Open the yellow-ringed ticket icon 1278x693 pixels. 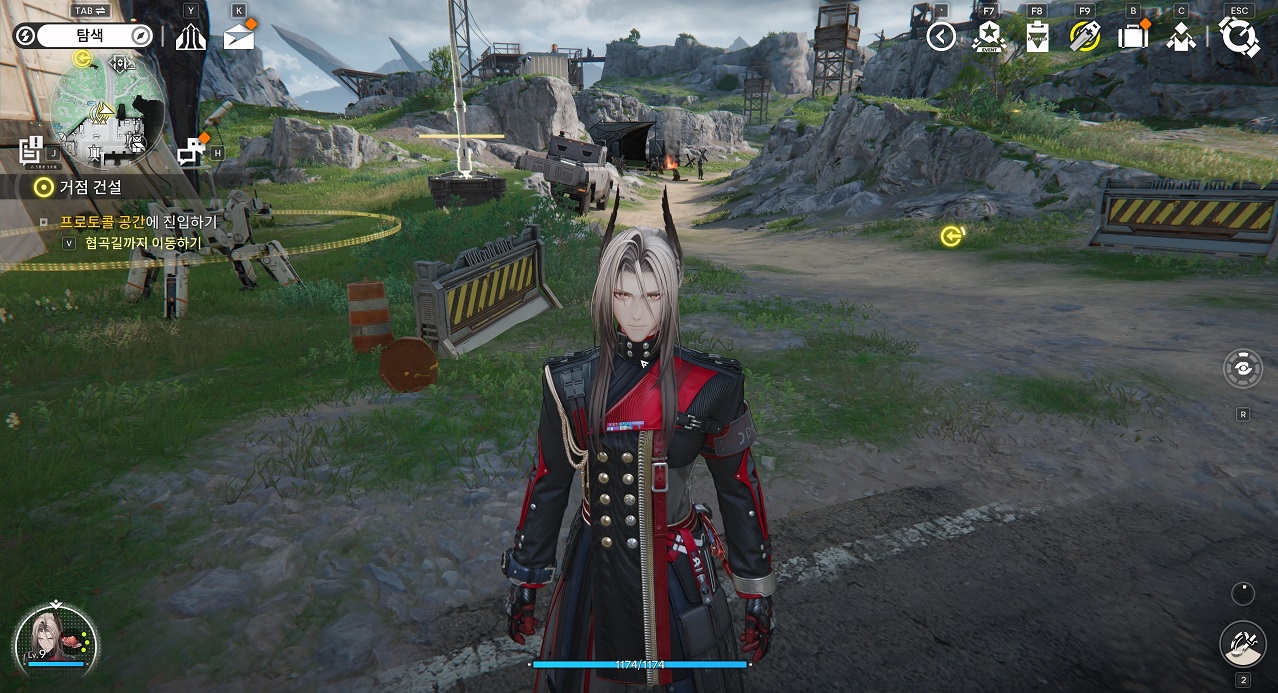(x=1084, y=37)
